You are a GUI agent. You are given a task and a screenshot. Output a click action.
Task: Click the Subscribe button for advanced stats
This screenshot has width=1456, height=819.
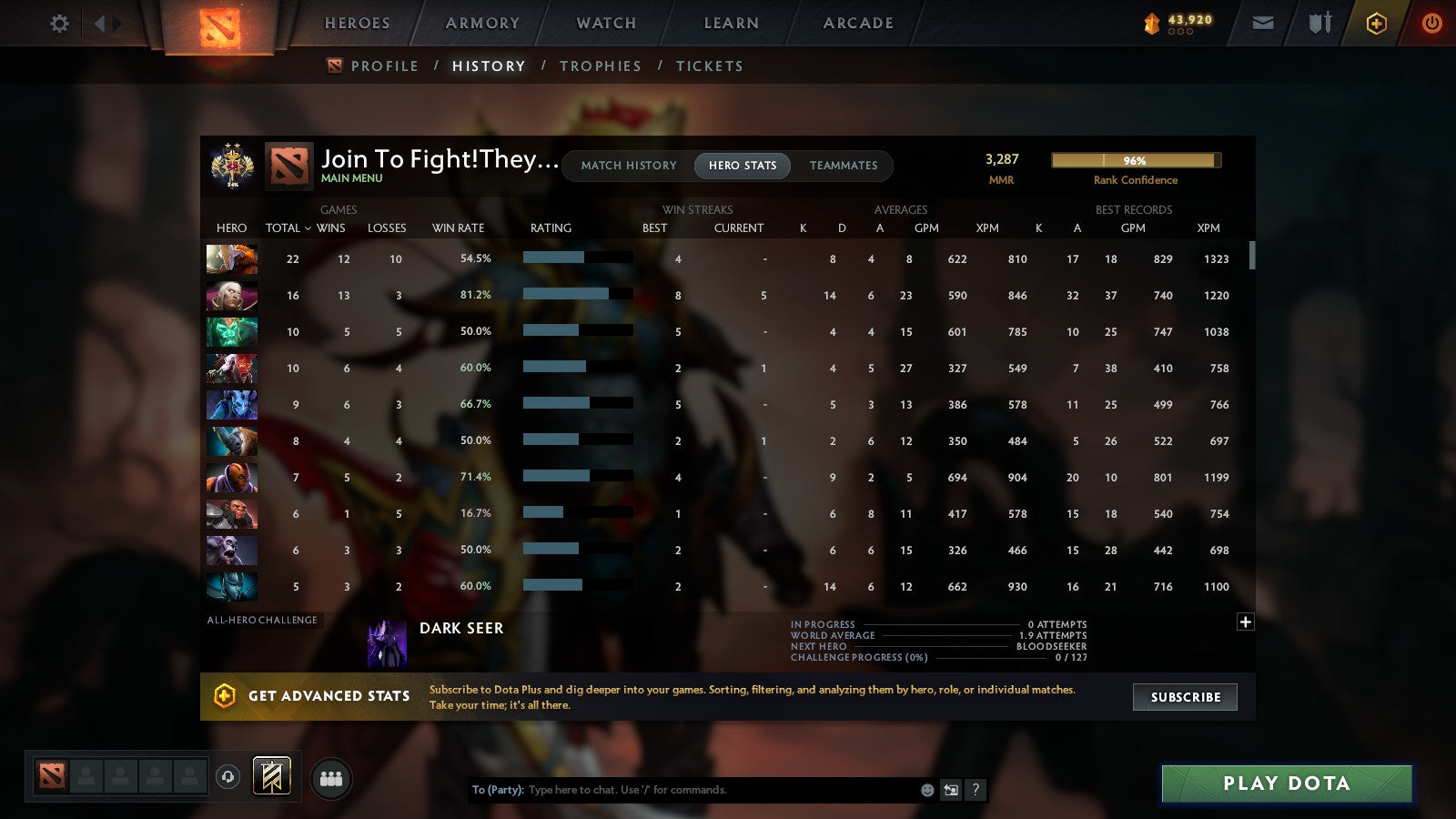[1185, 697]
